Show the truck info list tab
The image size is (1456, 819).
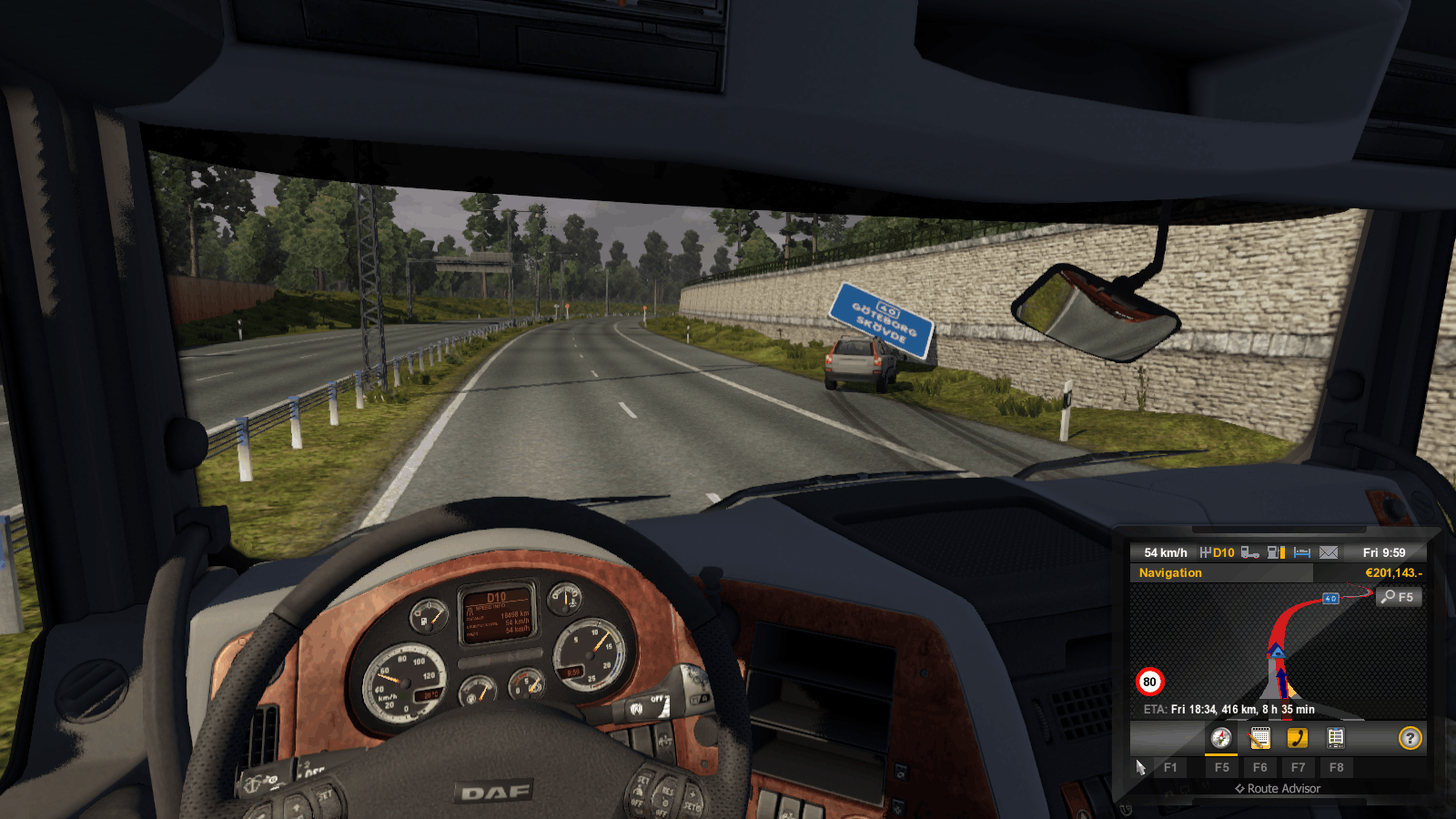tap(1336, 738)
